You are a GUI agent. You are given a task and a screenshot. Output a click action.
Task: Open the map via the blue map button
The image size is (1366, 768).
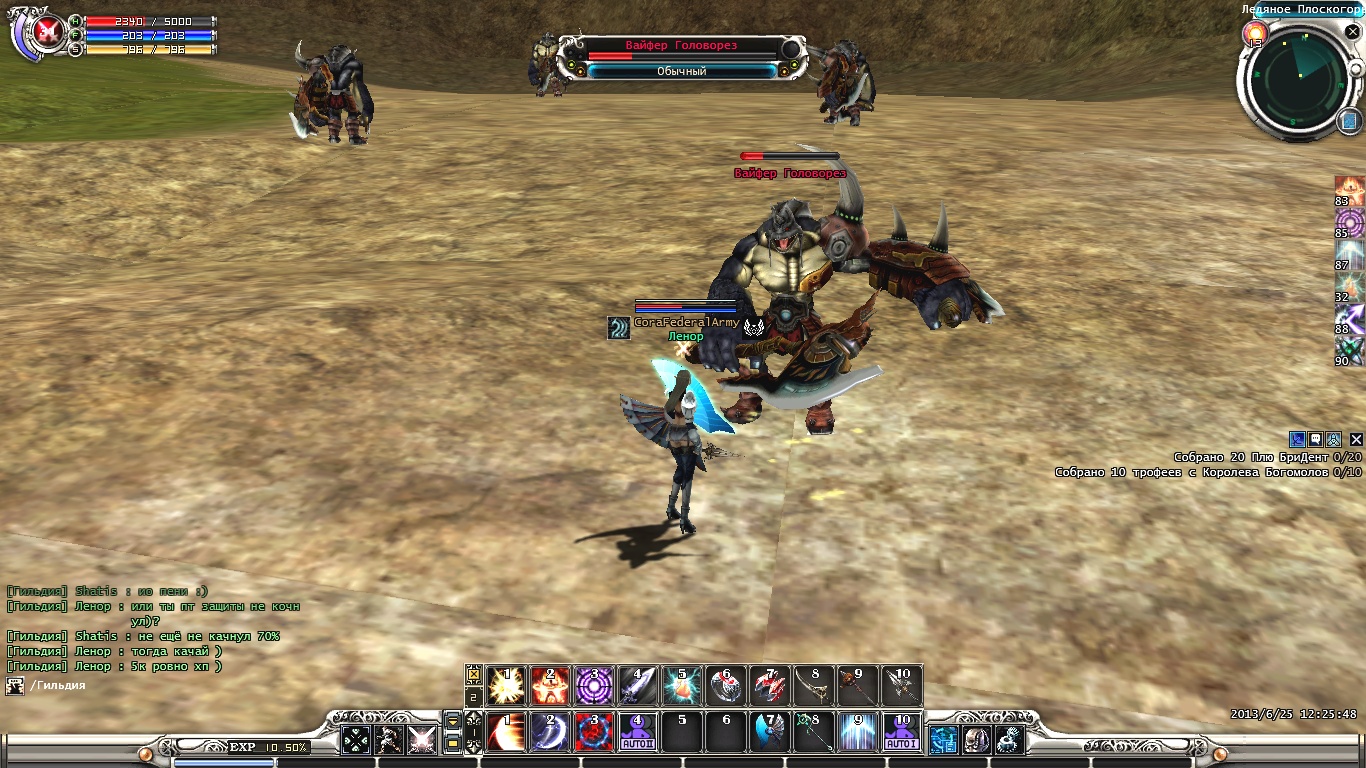click(x=1348, y=122)
